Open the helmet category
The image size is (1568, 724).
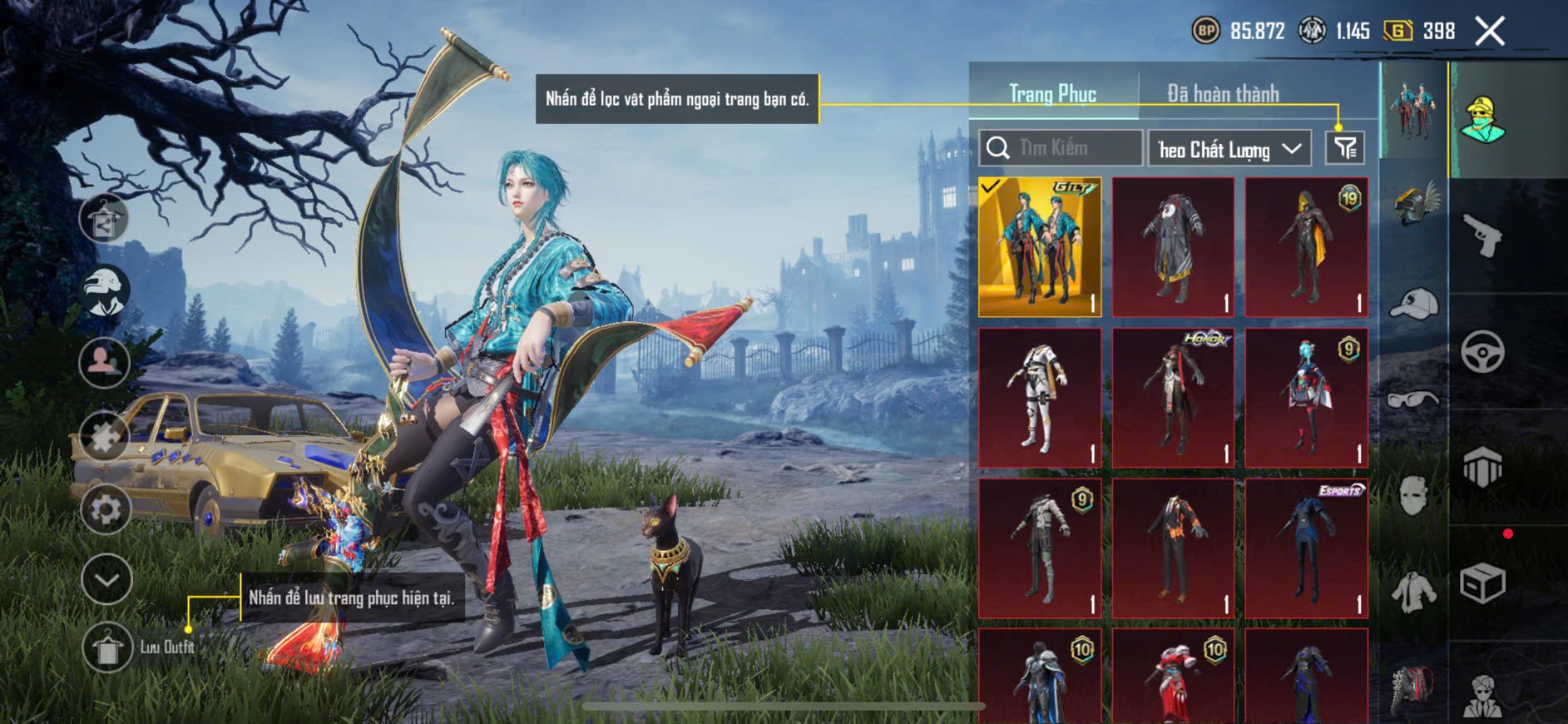tap(1414, 206)
